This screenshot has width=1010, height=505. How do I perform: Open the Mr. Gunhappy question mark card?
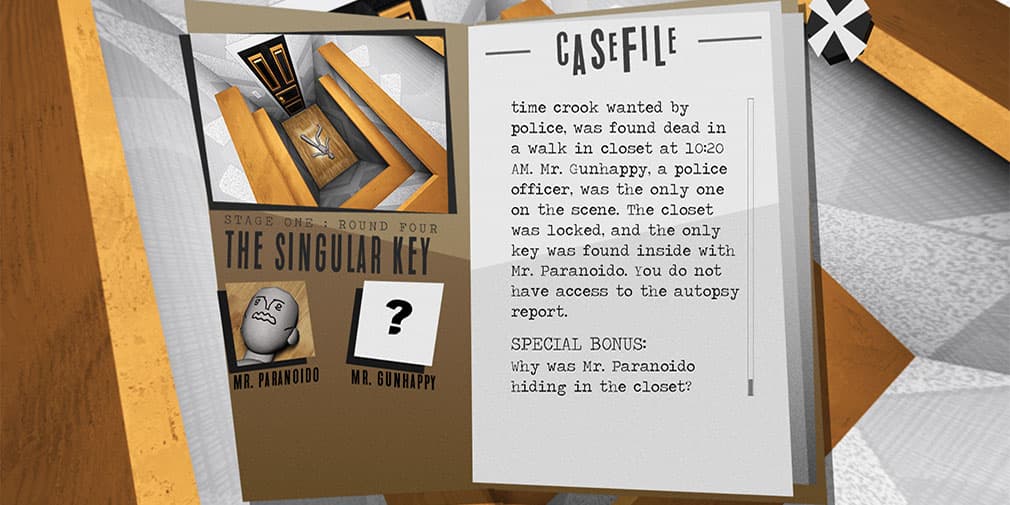398,322
